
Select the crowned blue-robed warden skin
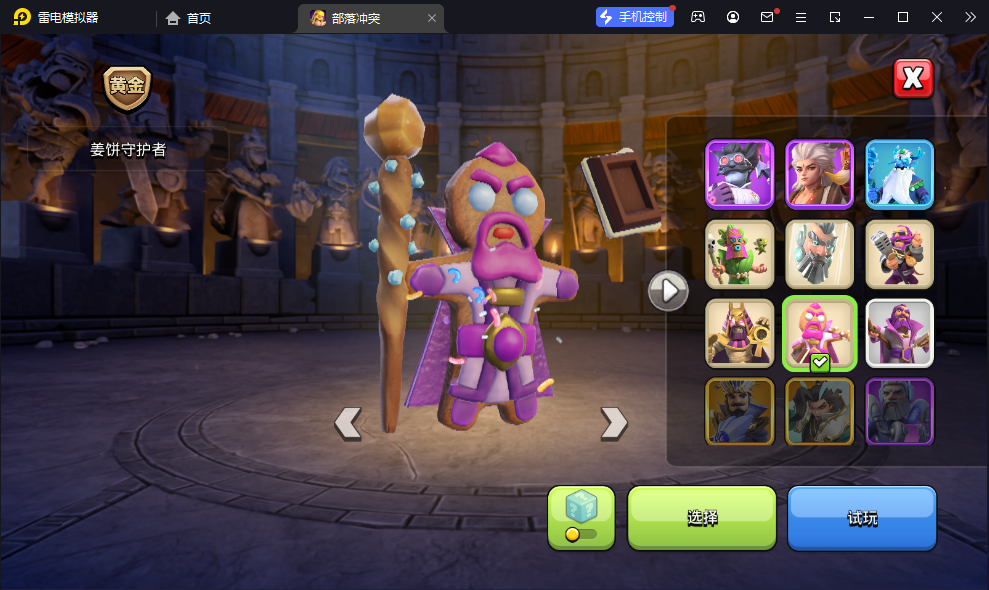coord(740,411)
